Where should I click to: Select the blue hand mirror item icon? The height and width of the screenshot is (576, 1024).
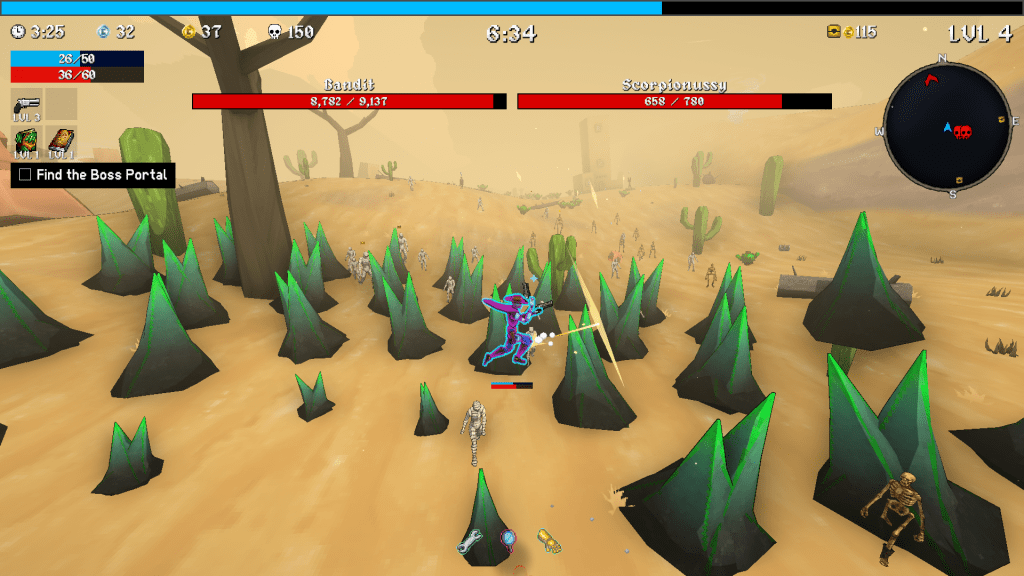coord(508,541)
